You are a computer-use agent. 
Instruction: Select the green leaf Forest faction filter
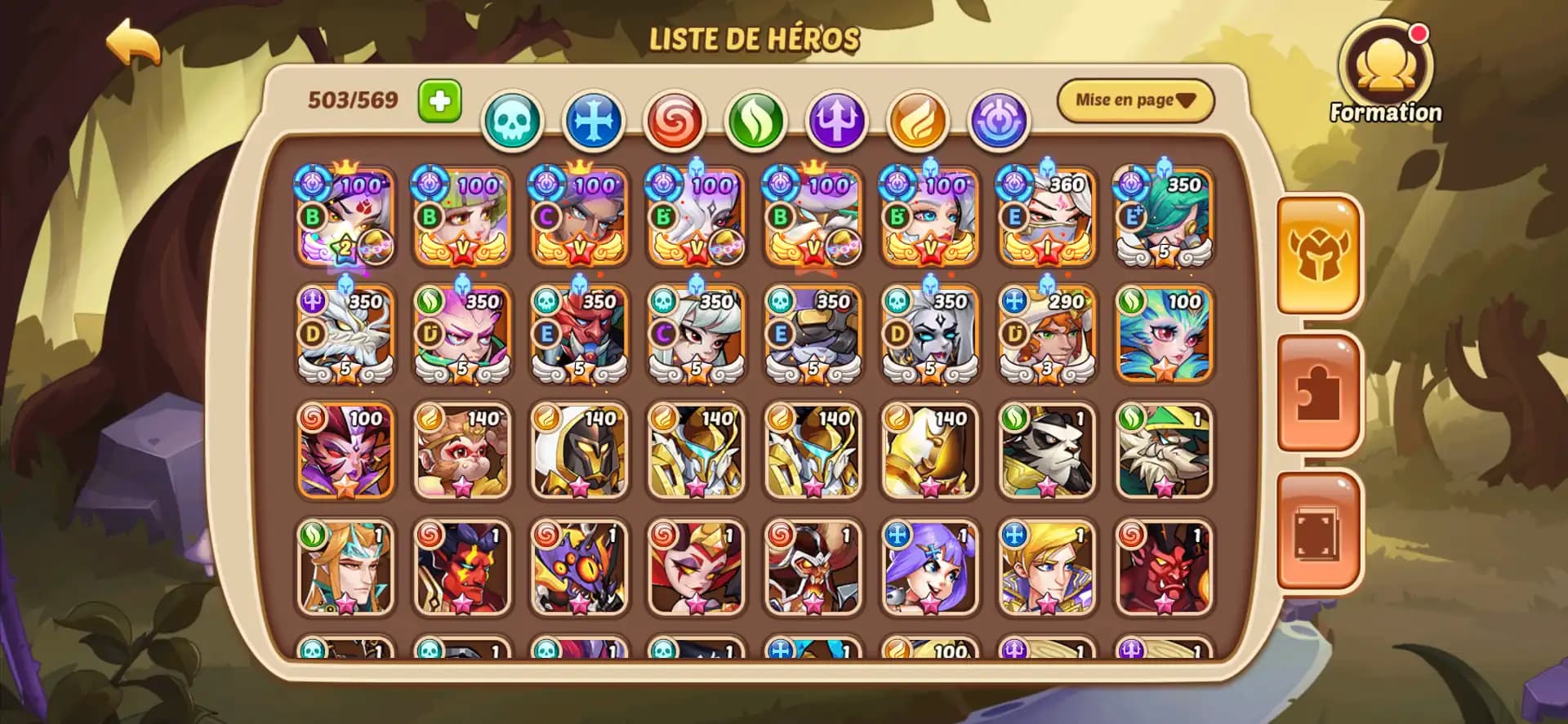click(x=754, y=119)
